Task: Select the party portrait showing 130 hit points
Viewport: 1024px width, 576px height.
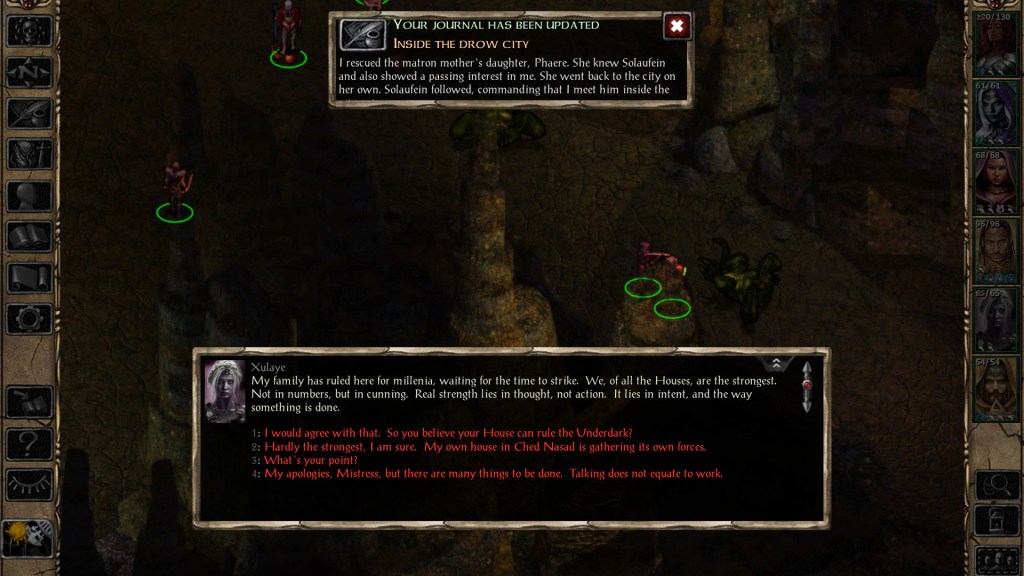Action: click(x=996, y=45)
